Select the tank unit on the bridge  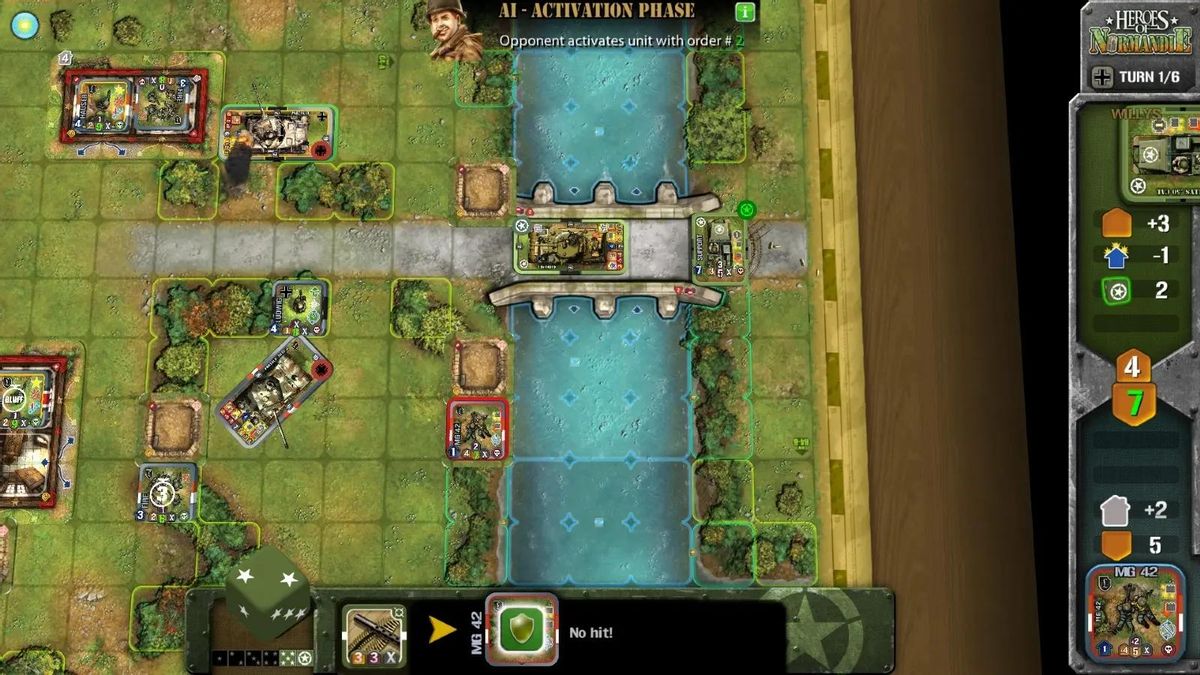tap(570, 246)
